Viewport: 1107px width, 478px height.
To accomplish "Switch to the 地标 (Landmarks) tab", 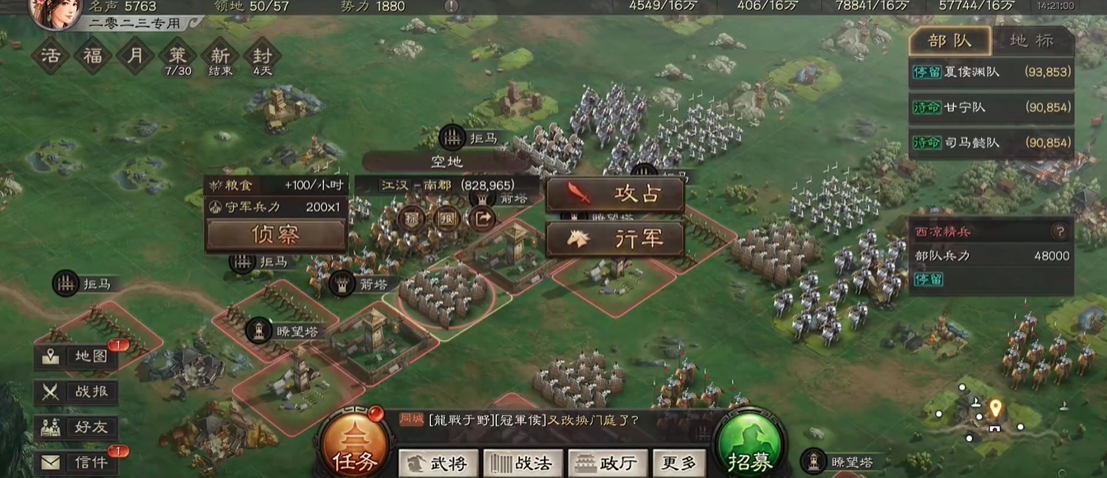I will 1031,41.
